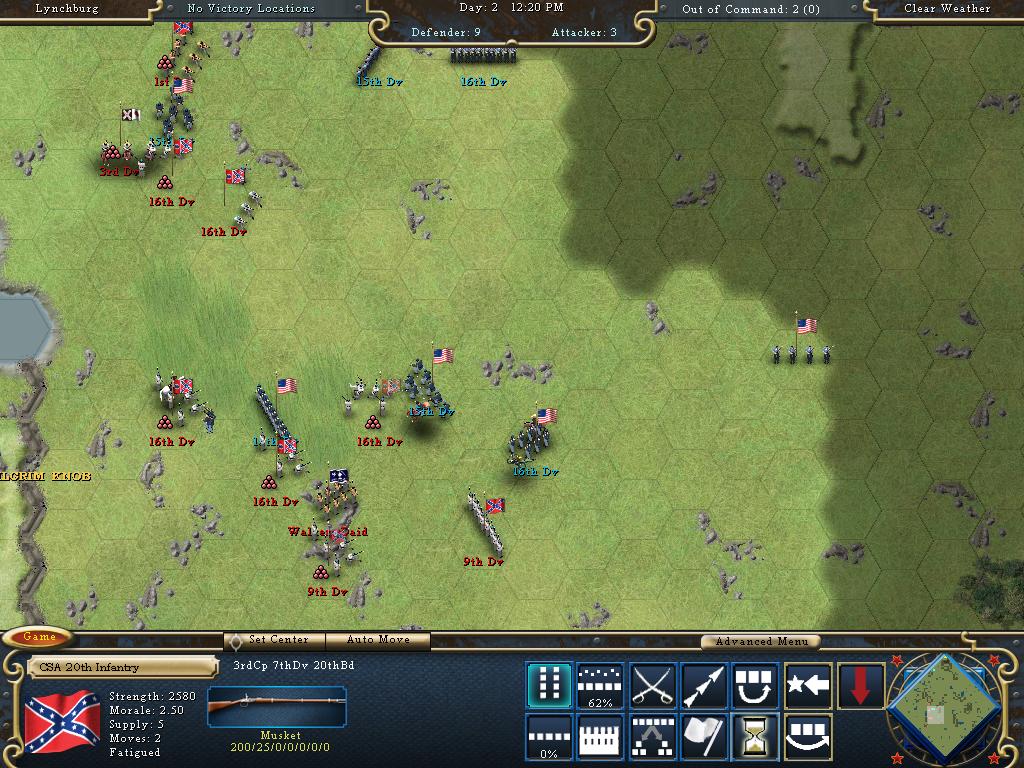Click the triple arrows command icon
Screen dimensions: 1024x768
click(704, 686)
